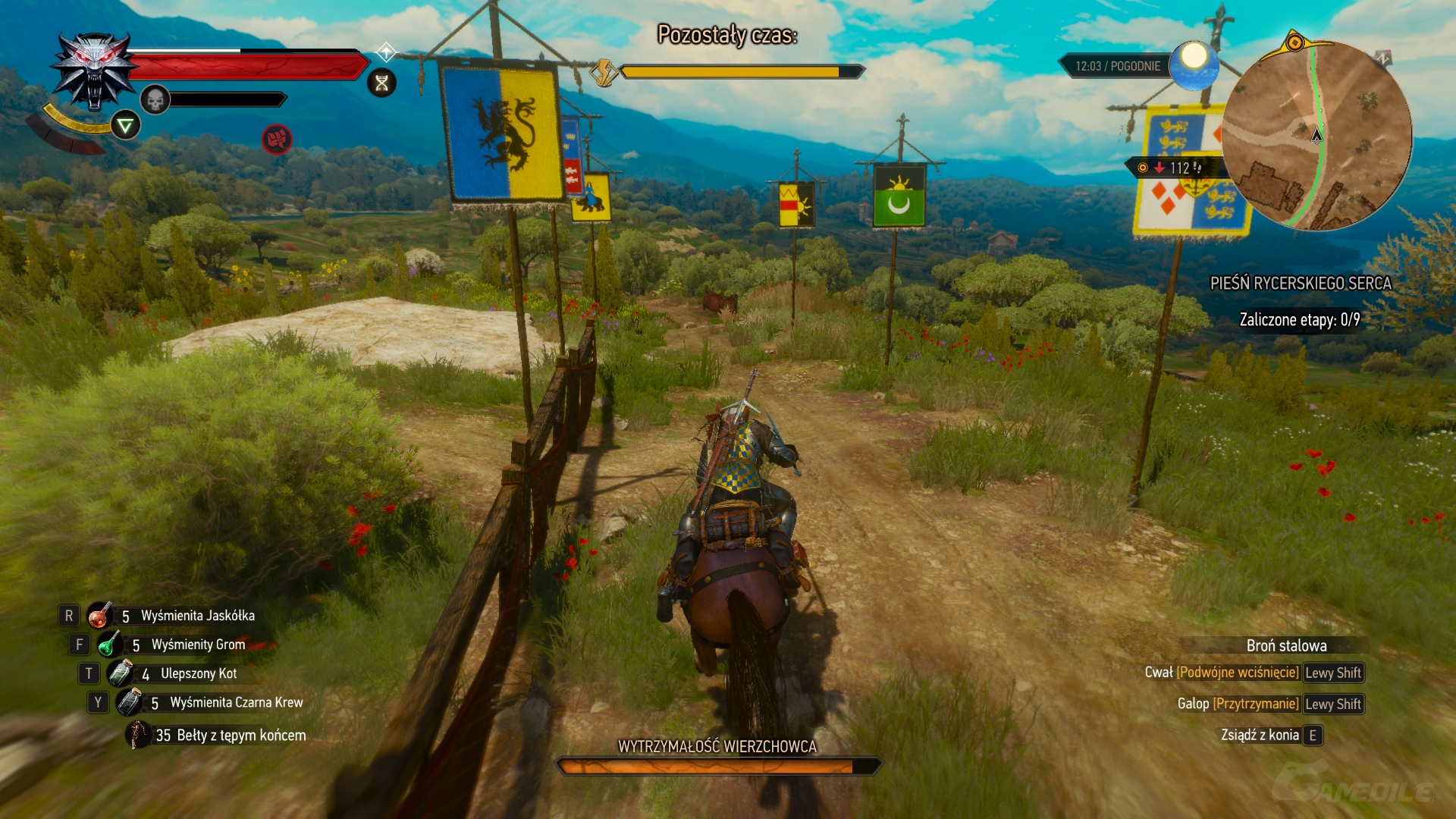Select the Wyśmienita Jaskółka potion slot
Image resolution: width=1456 pixels, height=819 pixels.
99,616
